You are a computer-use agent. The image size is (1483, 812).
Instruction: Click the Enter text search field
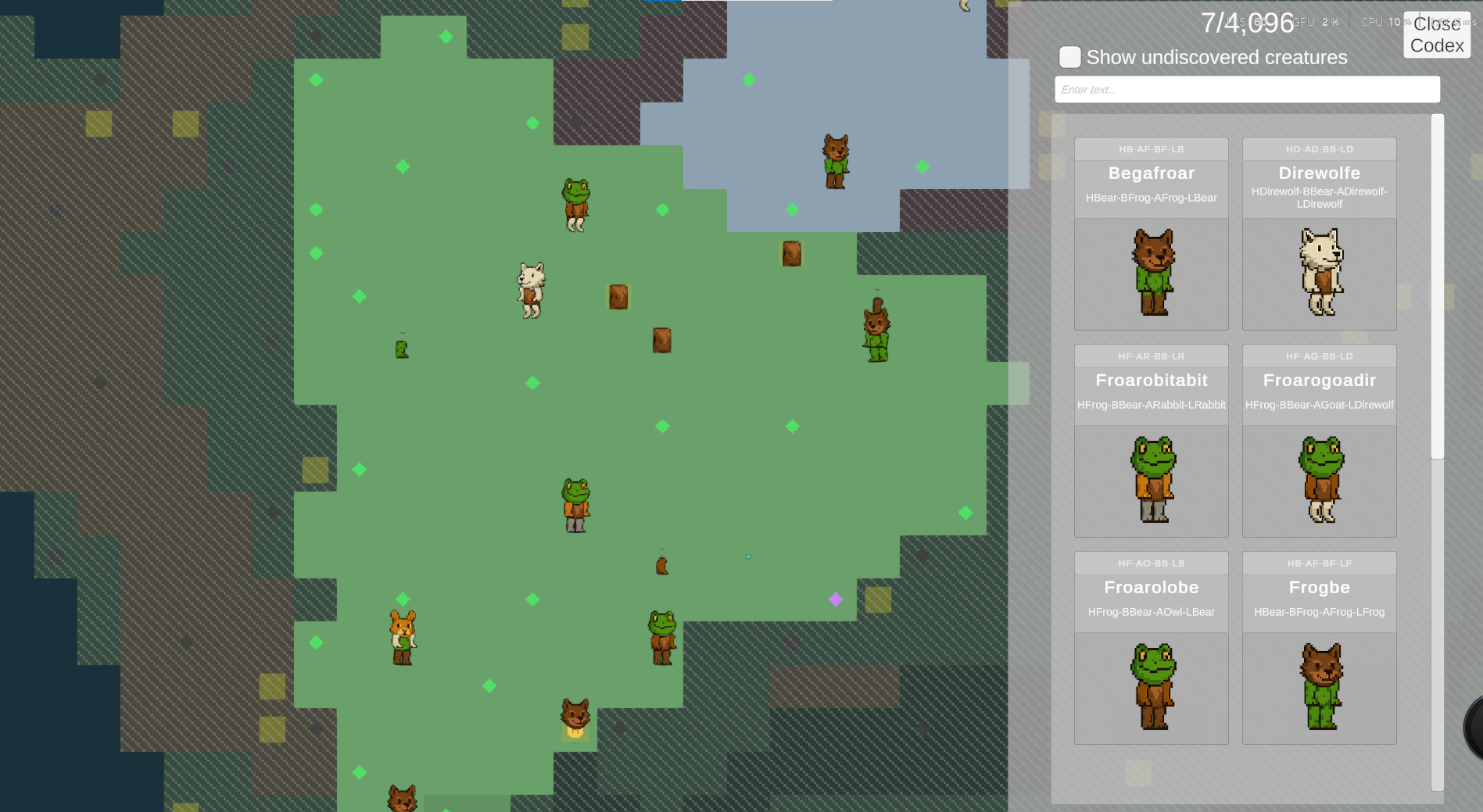(x=1247, y=88)
